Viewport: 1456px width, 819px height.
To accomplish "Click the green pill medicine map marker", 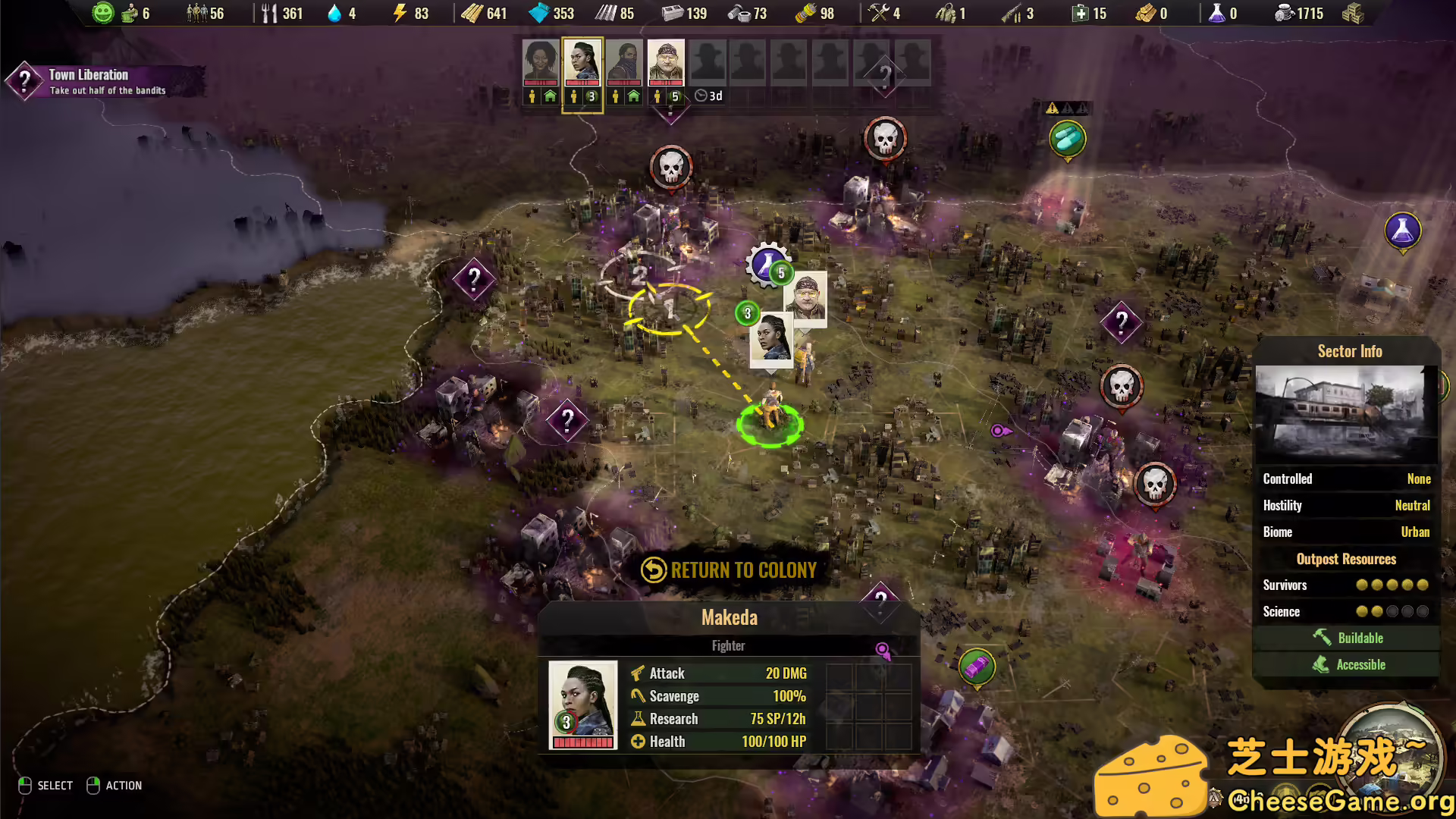I will click(1068, 138).
